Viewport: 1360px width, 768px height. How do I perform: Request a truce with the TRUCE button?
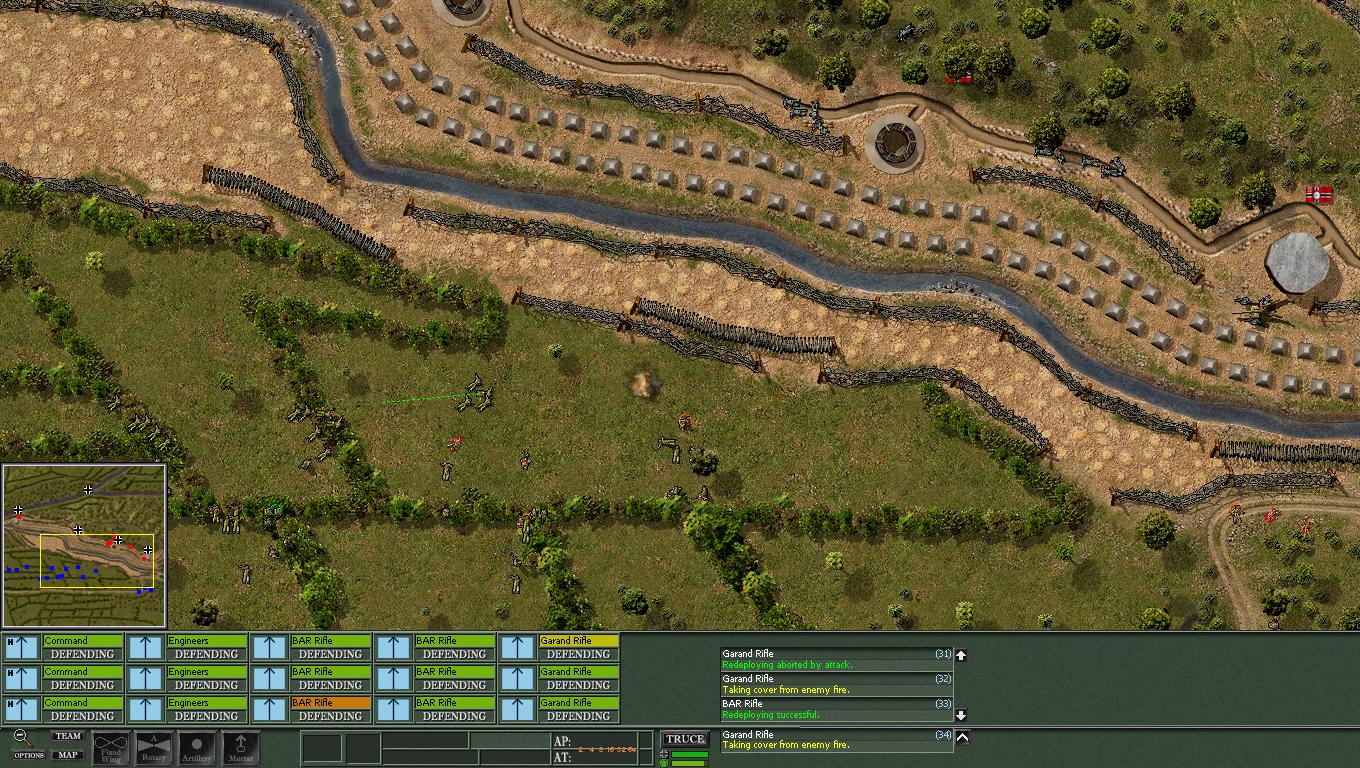coord(685,739)
